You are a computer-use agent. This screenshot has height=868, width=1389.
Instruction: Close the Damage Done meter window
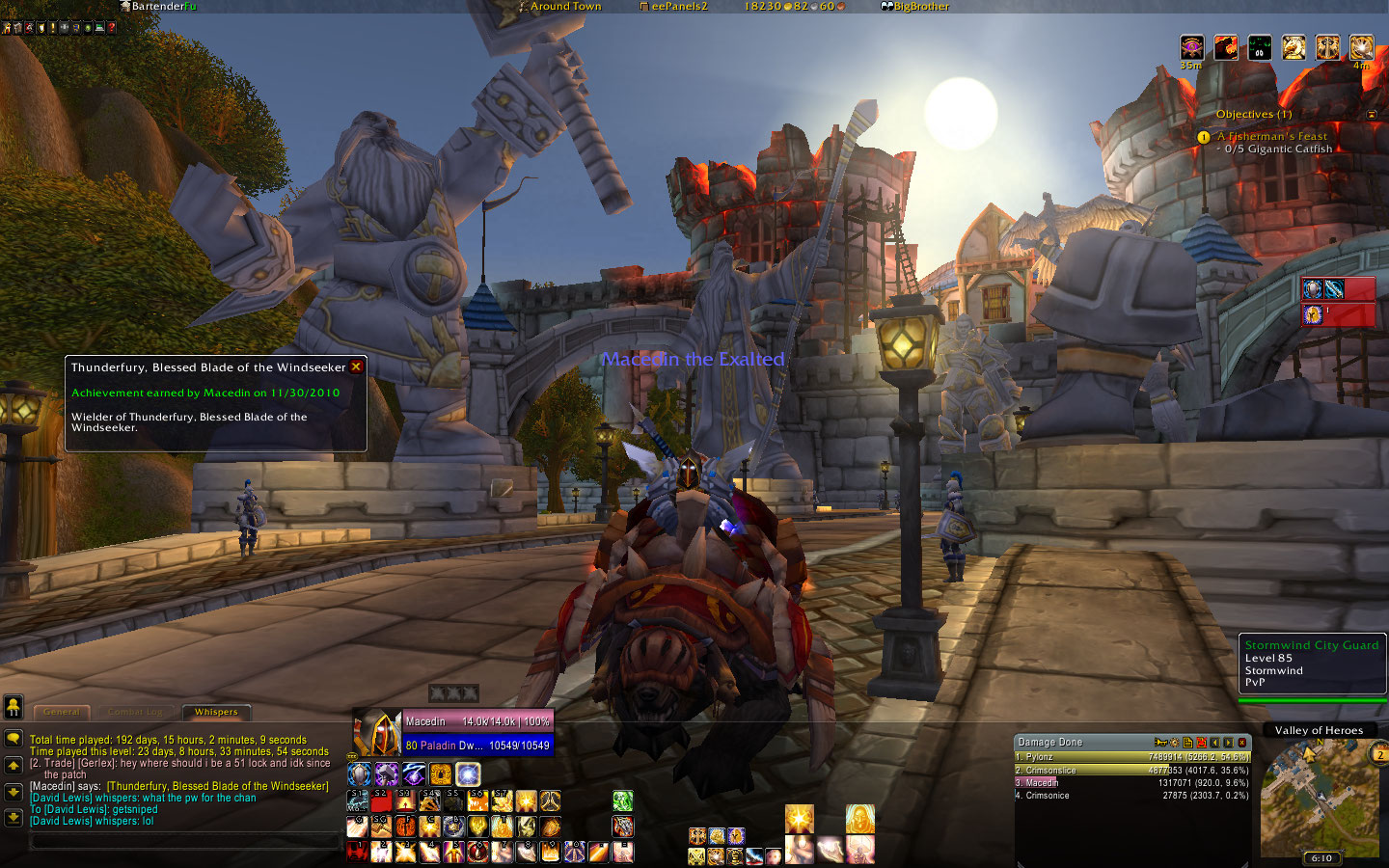click(x=1242, y=743)
